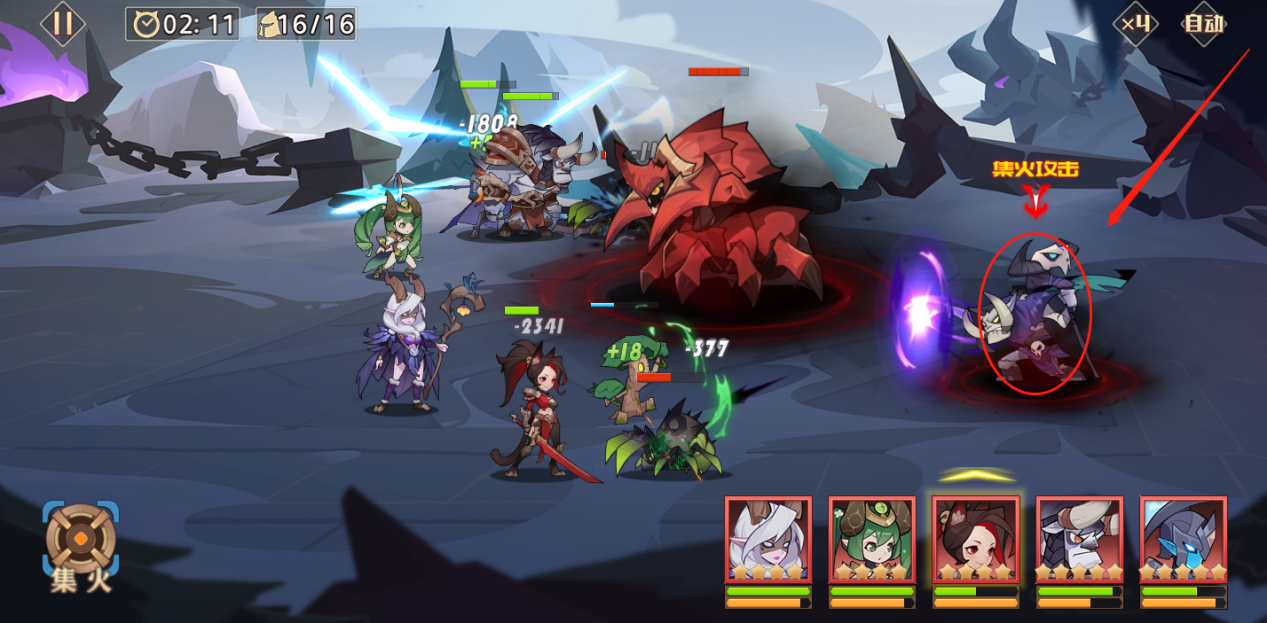Pause the battle
The height and width of the screenshot is (623, 1267).
[x=62, y=23]
